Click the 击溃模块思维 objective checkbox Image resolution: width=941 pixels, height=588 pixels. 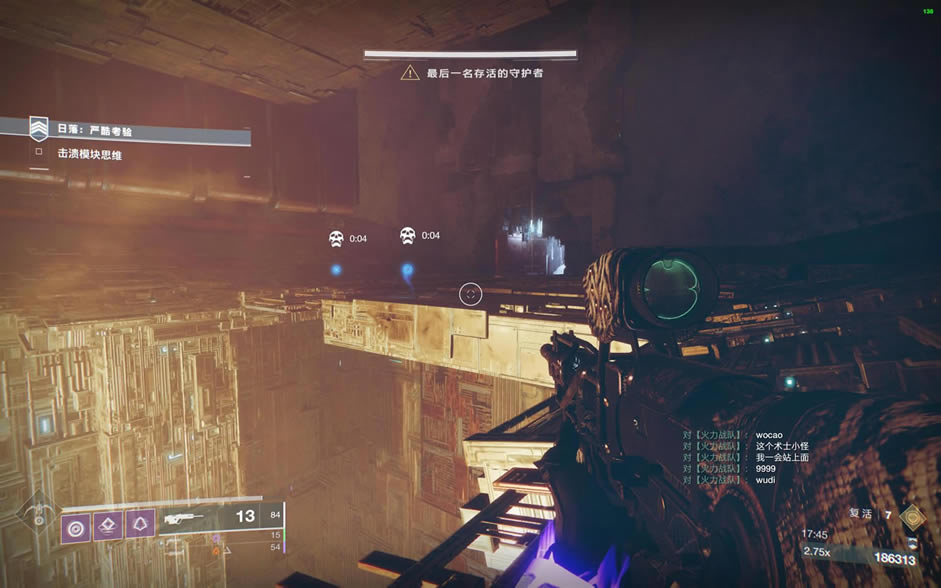tap(39, 152)
